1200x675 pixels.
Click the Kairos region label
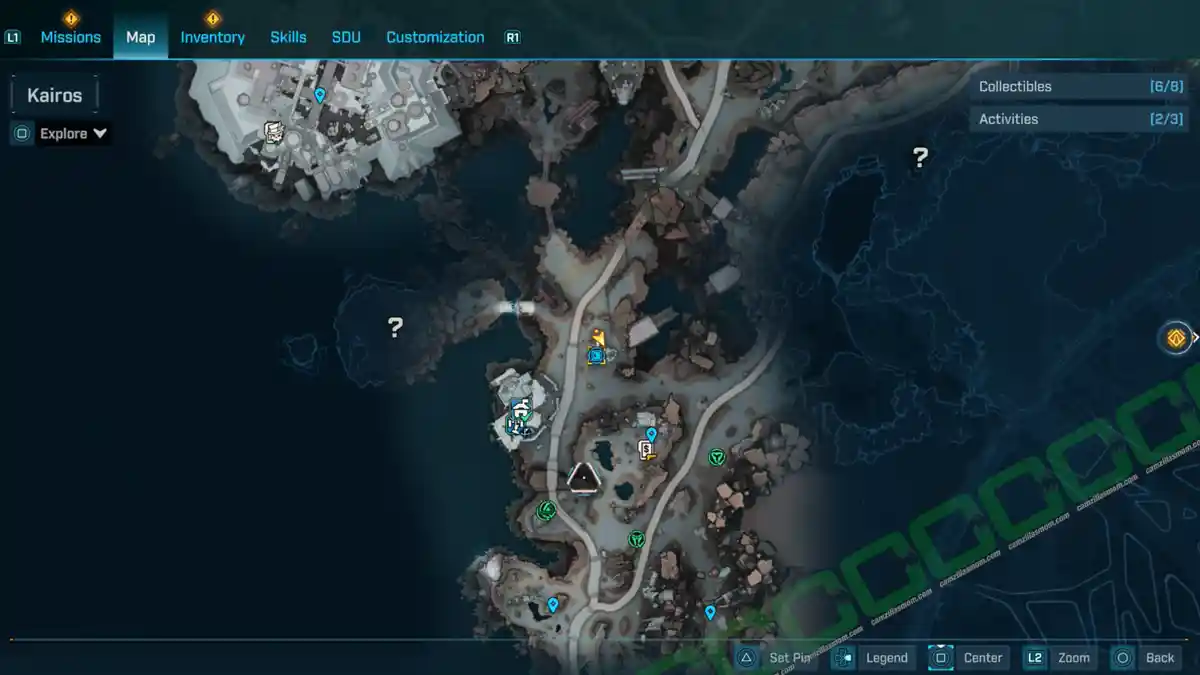pos(54,96)
